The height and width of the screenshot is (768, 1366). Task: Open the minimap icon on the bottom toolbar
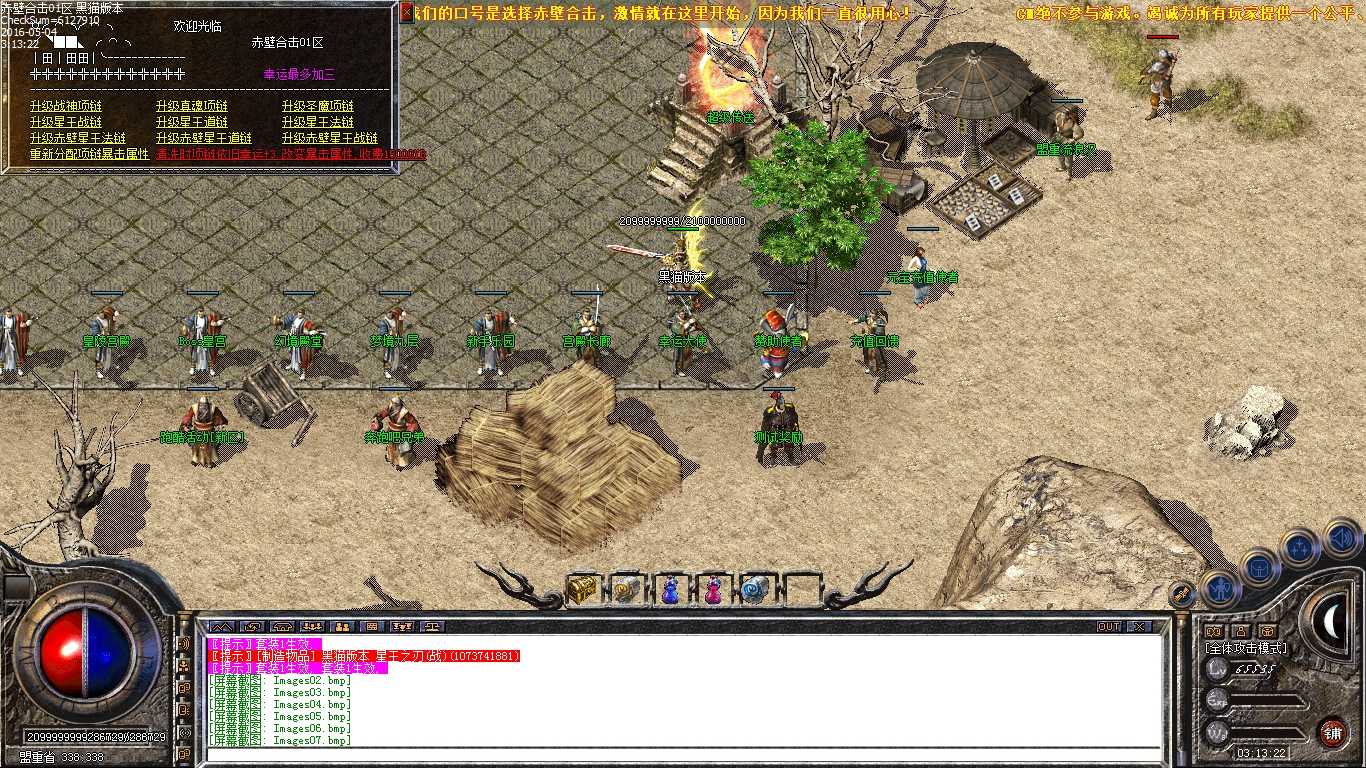click(223, 627)
